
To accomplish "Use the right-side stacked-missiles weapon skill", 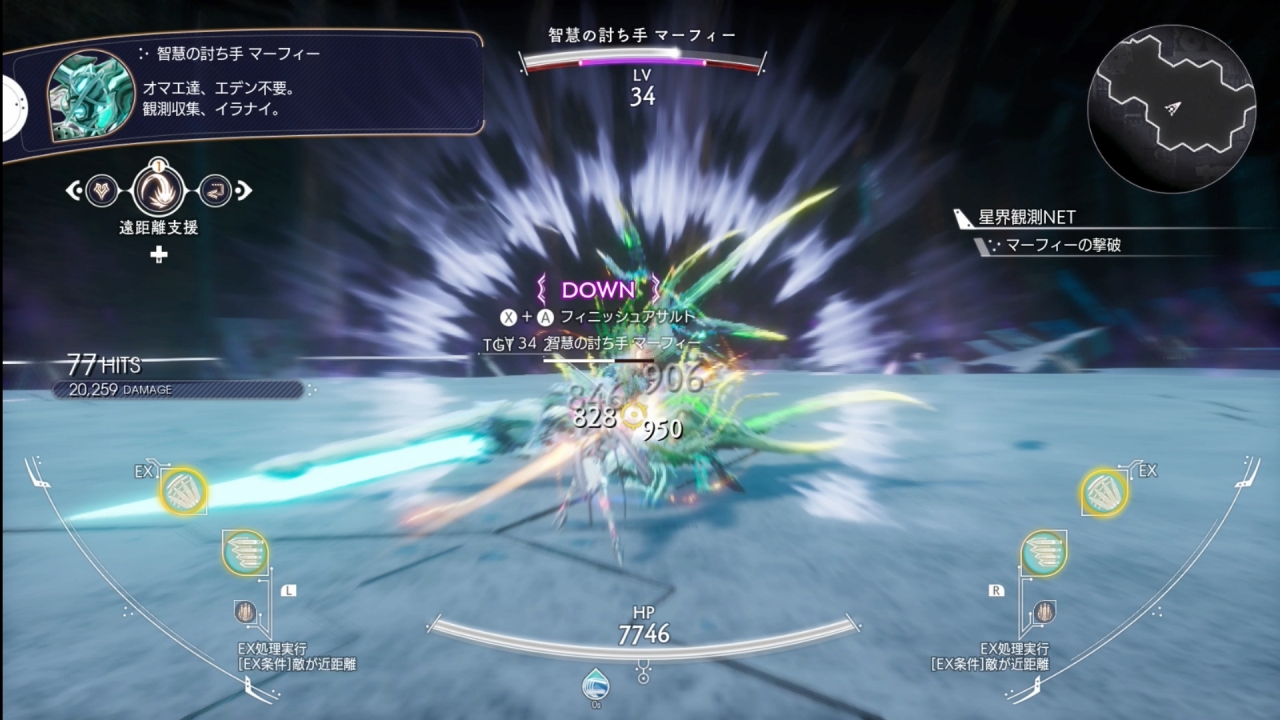I will click(1043, 553).
